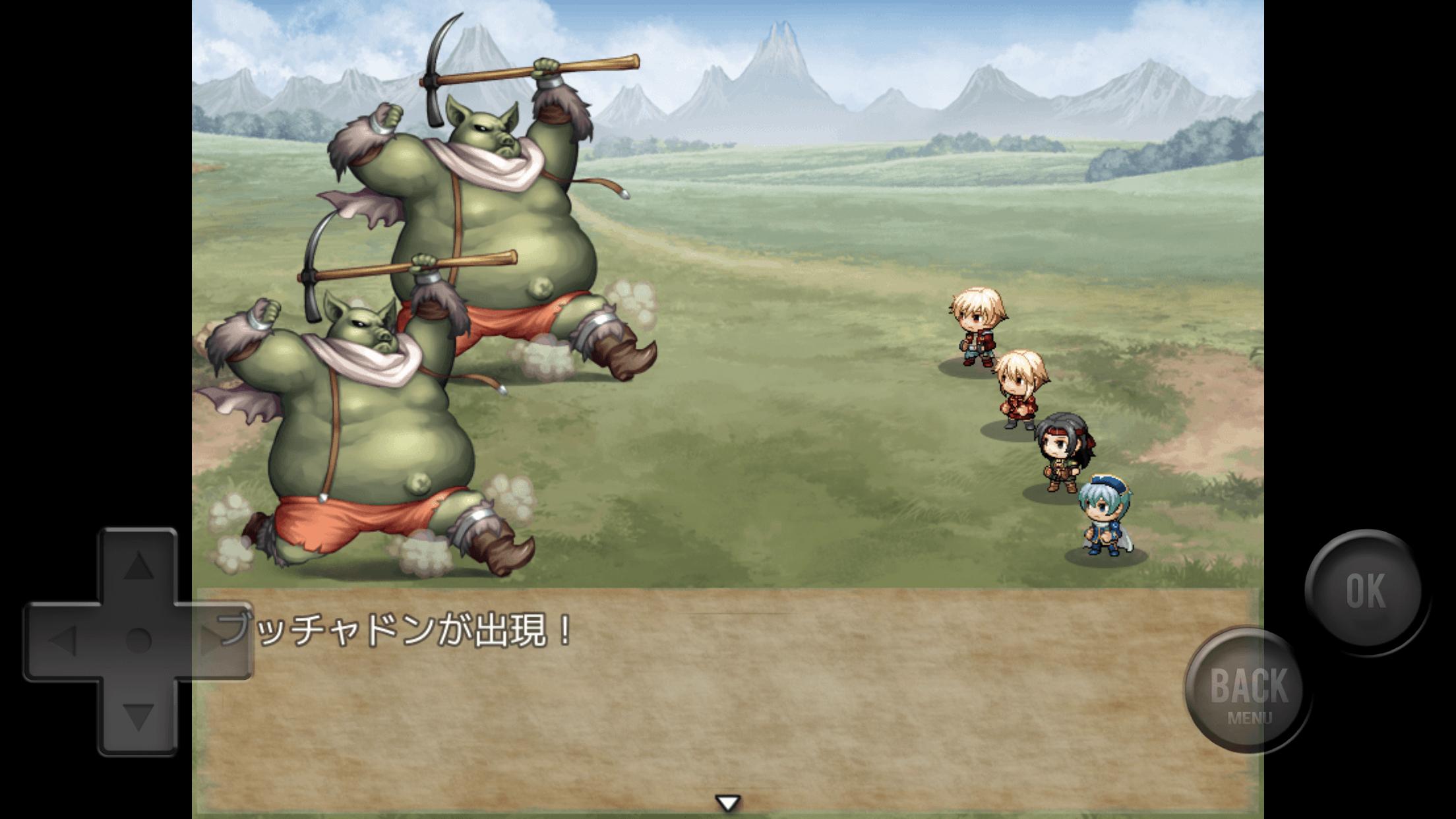Tap the round OK button

[x=1364, y=591]
